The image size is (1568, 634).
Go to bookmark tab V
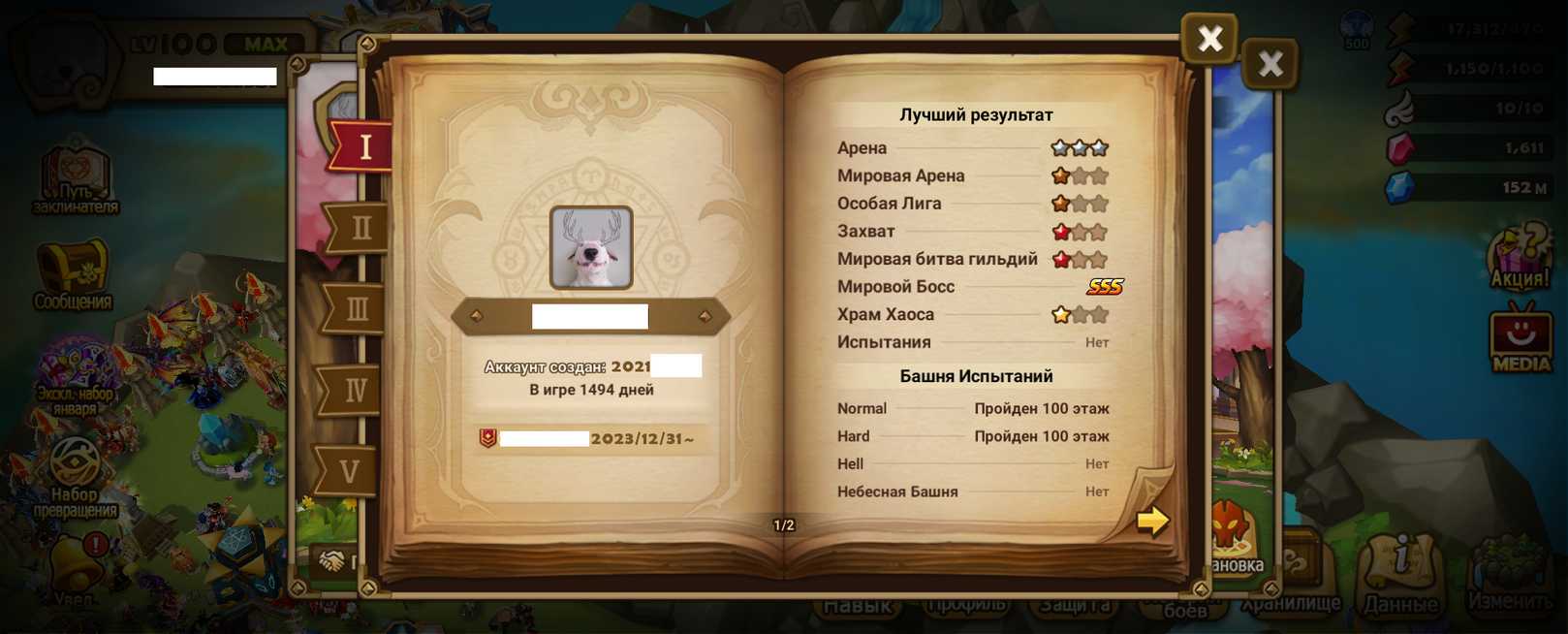coord(349,472)
